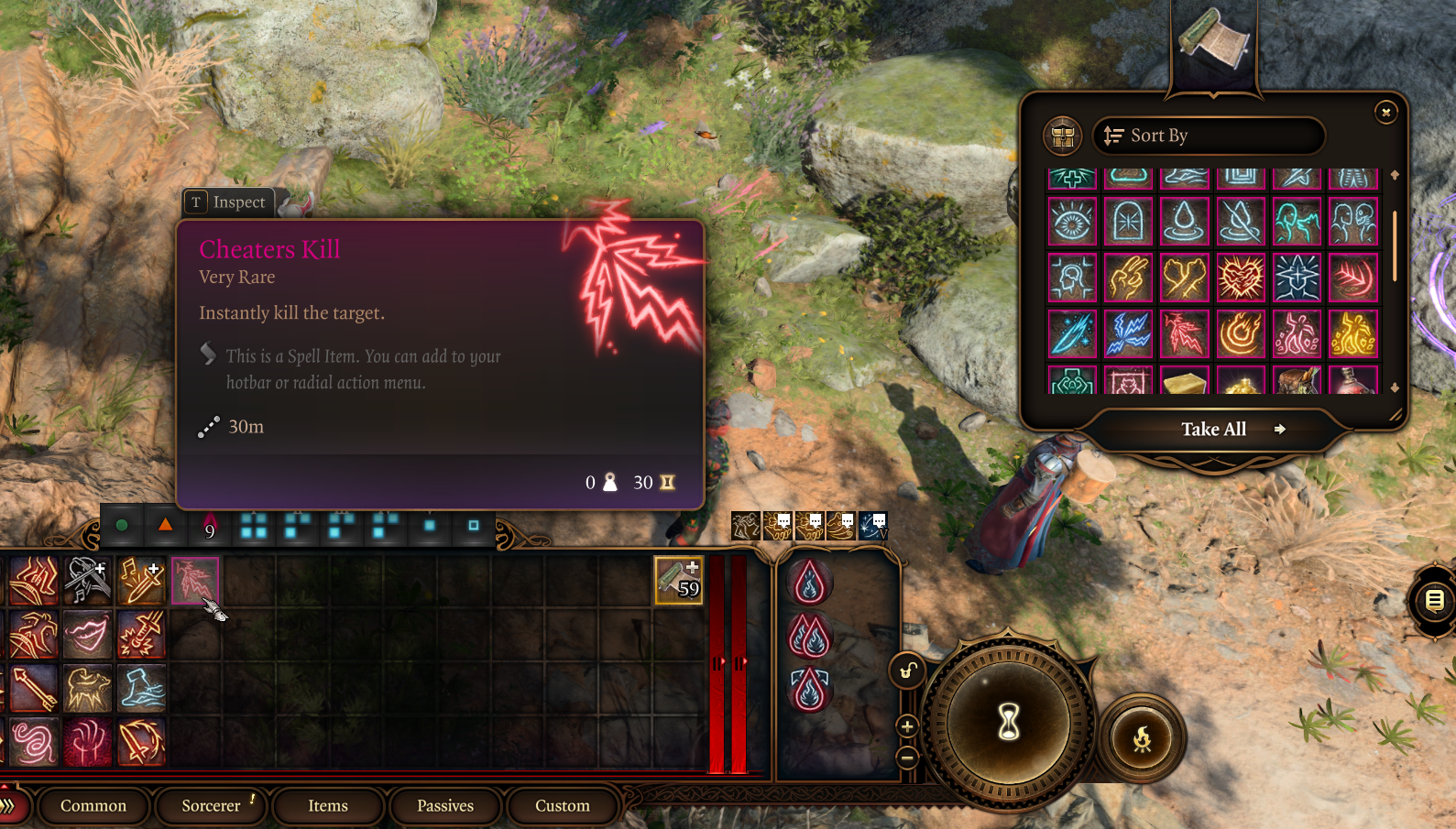1456x829 pixels.
Task: Add a hotbar row with plus button
Action: [x=907, y=726]
